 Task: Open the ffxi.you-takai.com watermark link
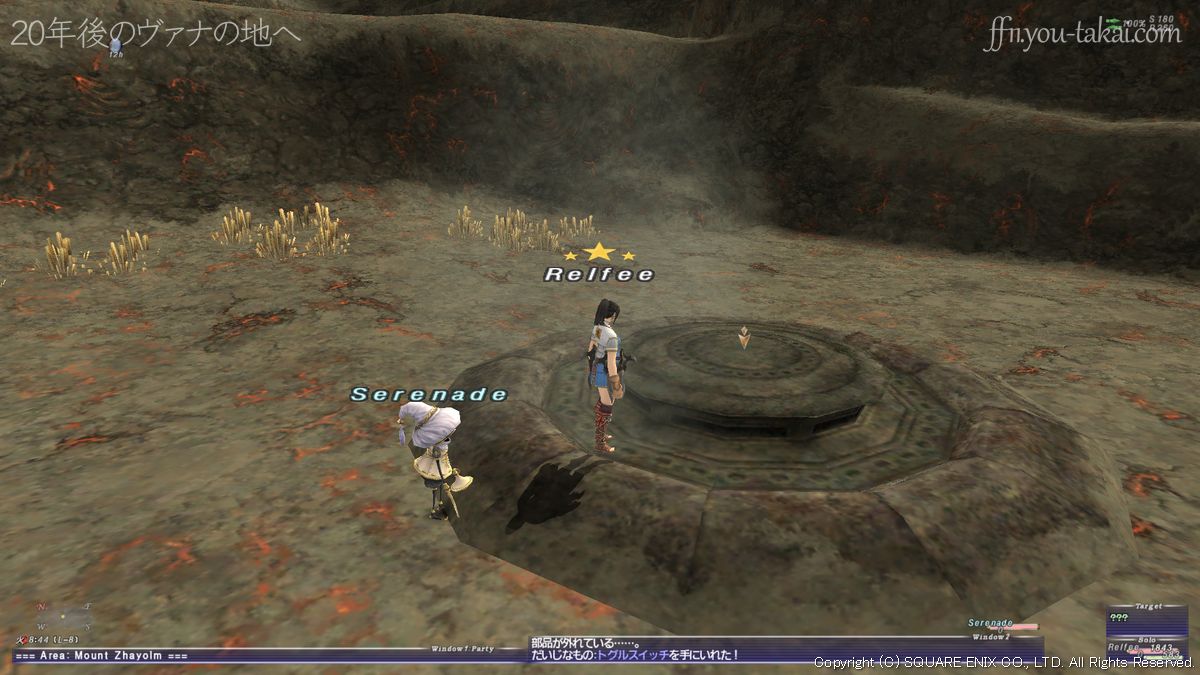1082,35
